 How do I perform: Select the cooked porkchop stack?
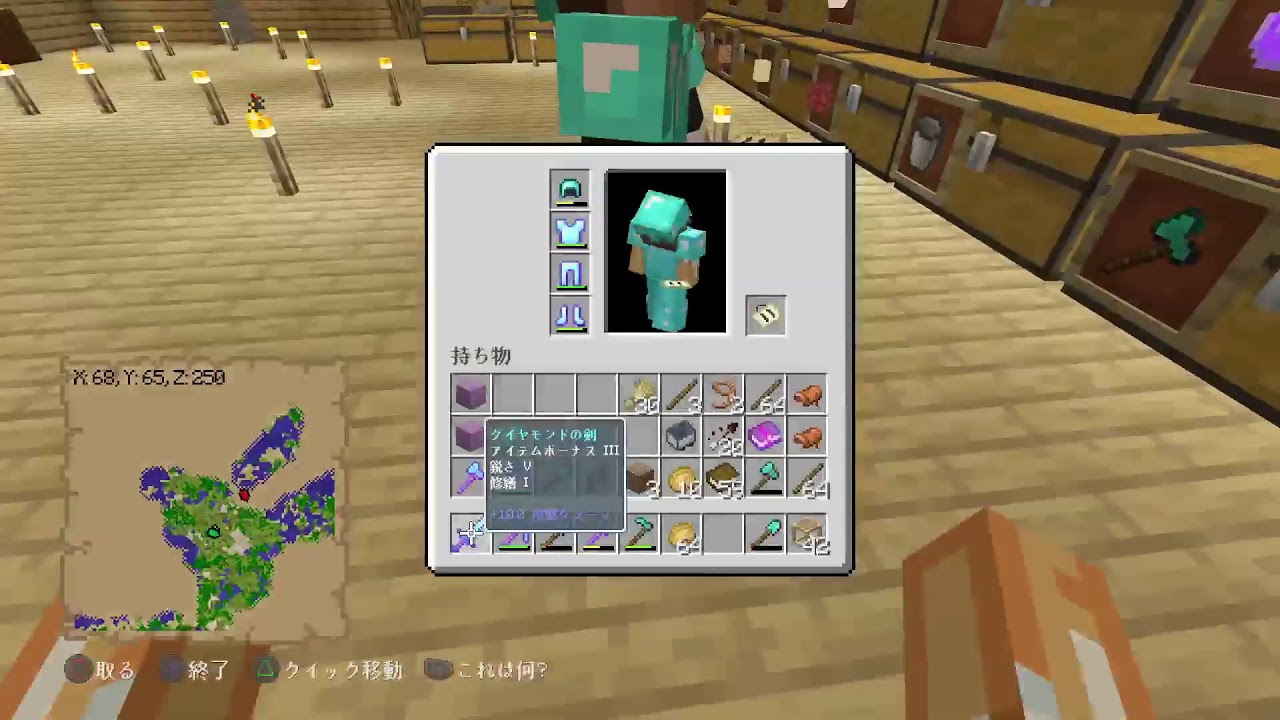pos(809,394)
